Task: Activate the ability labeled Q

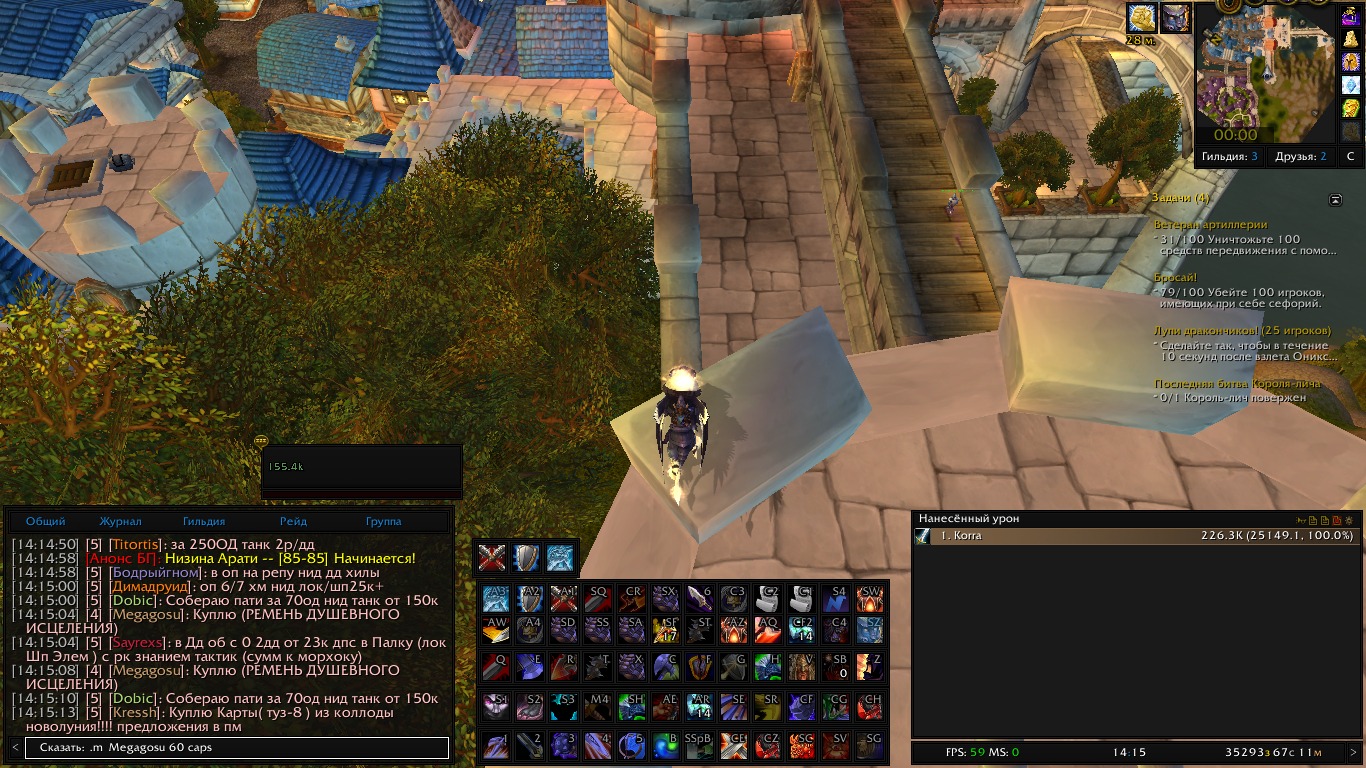Action: (496, 665)
